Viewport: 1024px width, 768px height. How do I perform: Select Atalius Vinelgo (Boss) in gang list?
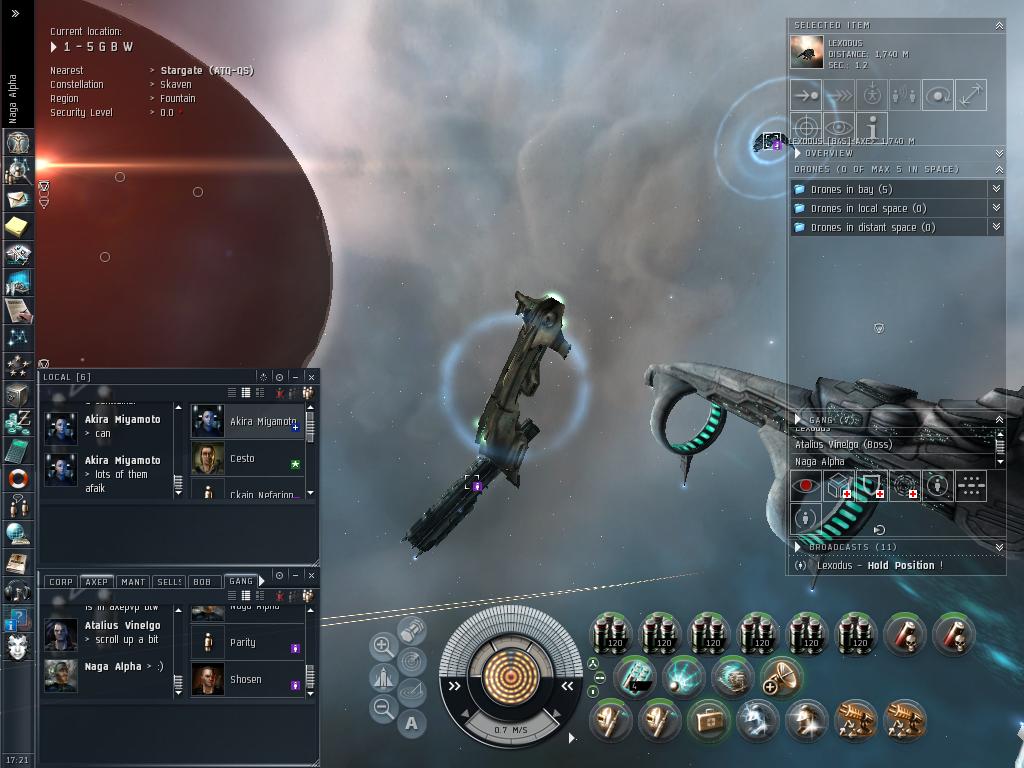coord(843,444)
